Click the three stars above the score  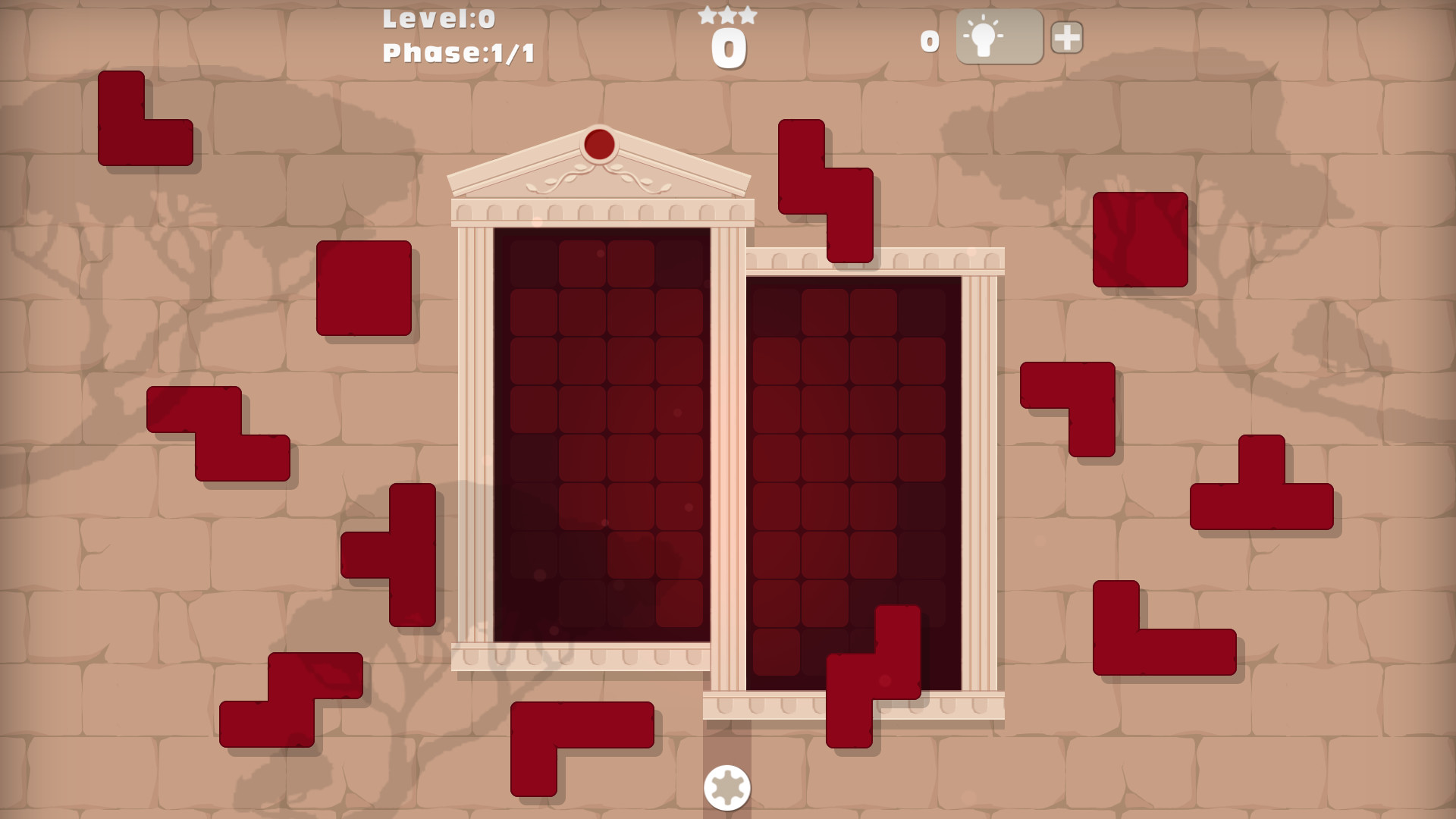[726, 14]
